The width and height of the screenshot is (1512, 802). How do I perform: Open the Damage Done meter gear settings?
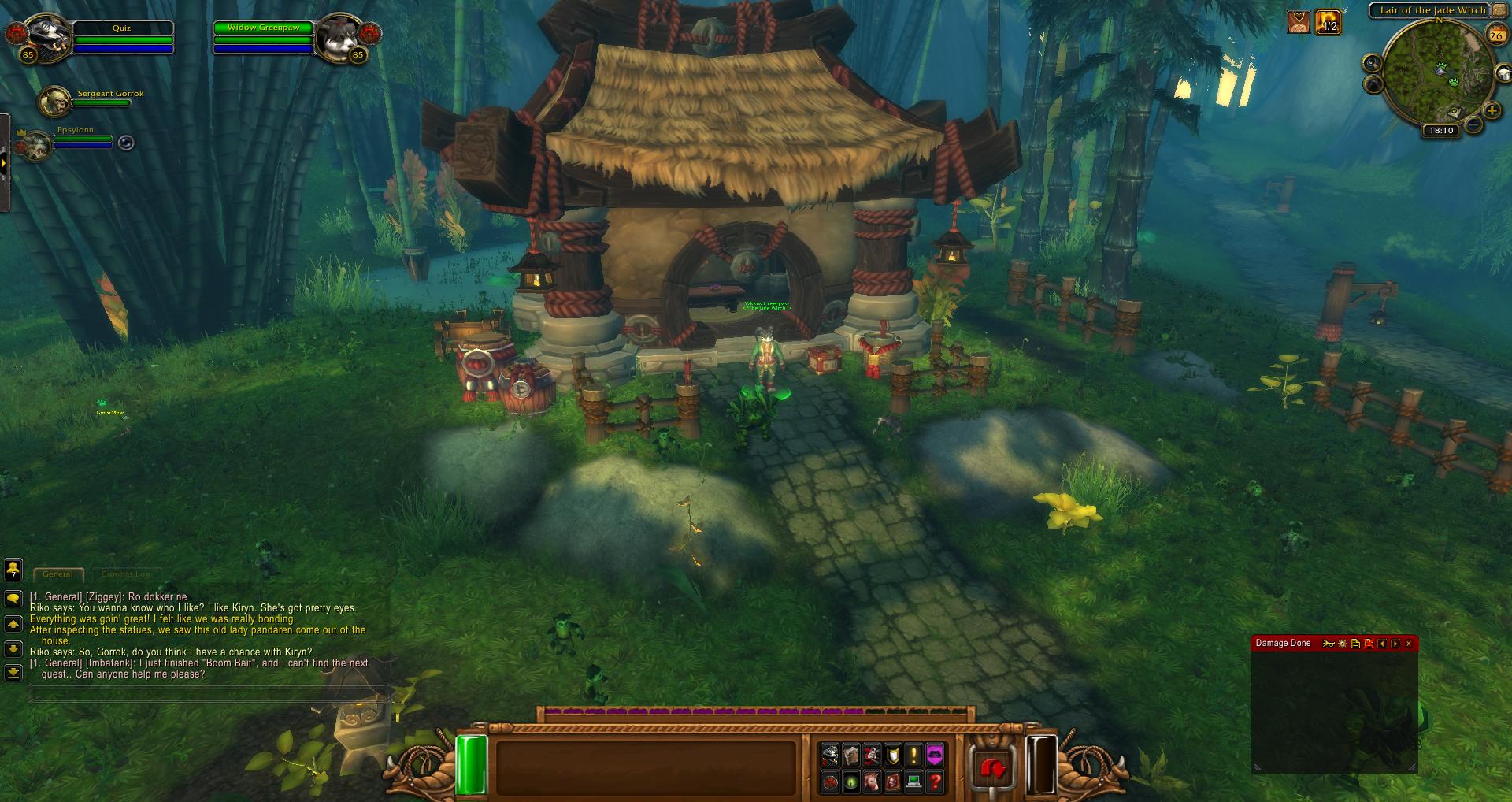[1342, 644]
